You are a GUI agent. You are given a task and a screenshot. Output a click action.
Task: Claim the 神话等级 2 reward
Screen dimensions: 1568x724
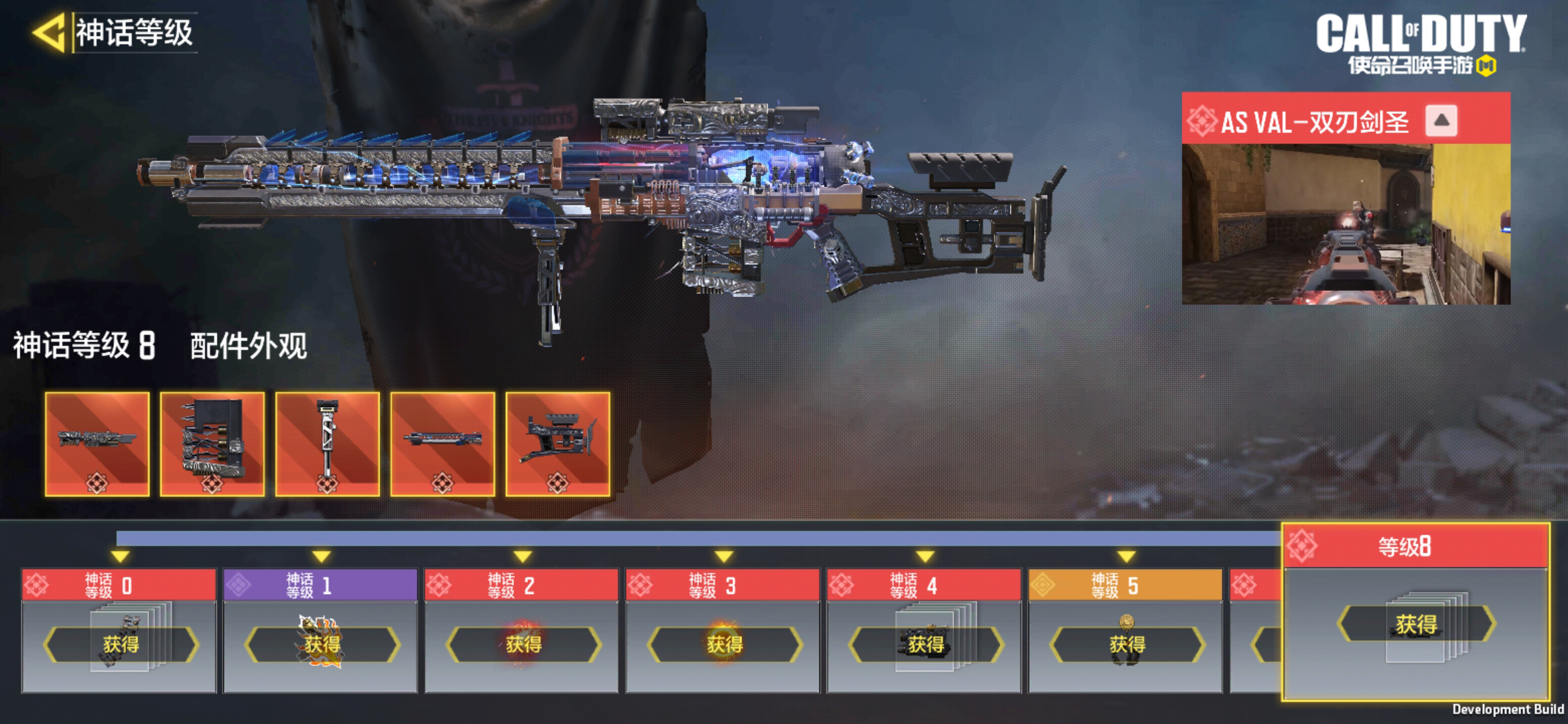[523, 644]
